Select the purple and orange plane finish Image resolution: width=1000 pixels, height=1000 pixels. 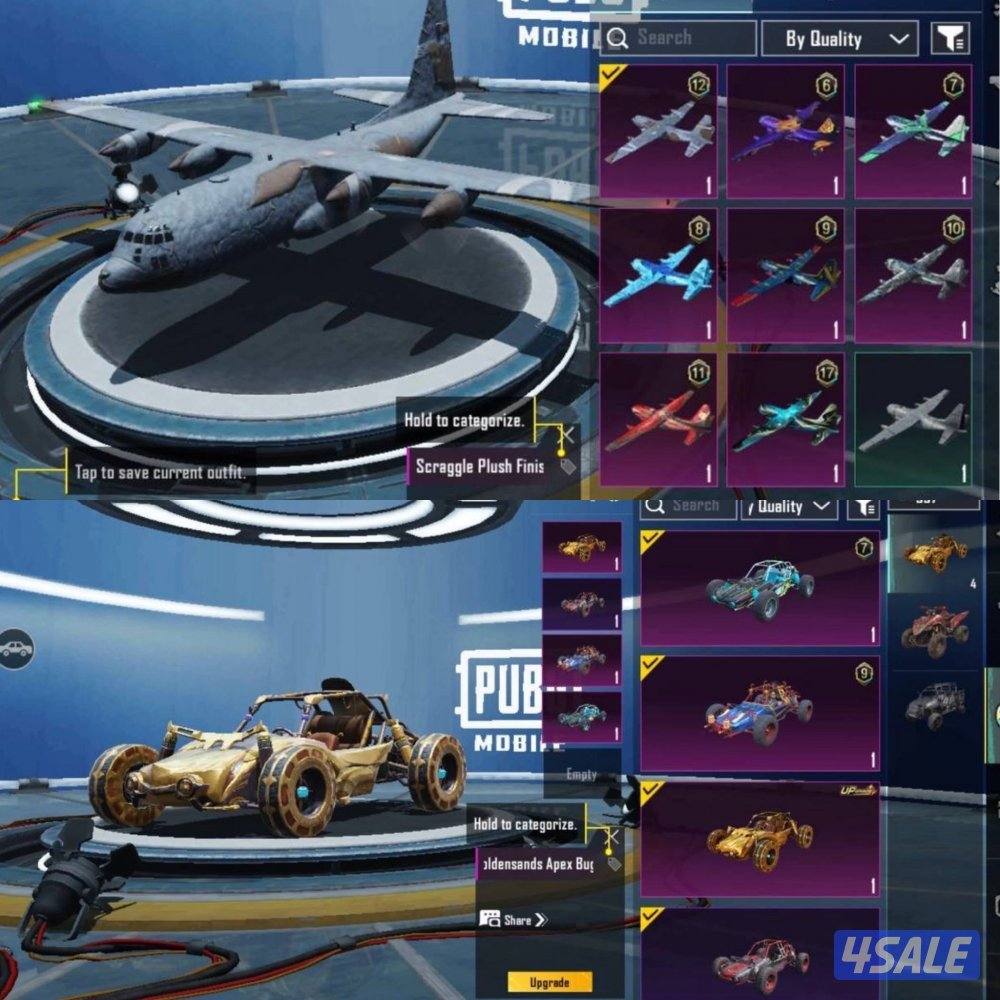click(x=785, y=131)
